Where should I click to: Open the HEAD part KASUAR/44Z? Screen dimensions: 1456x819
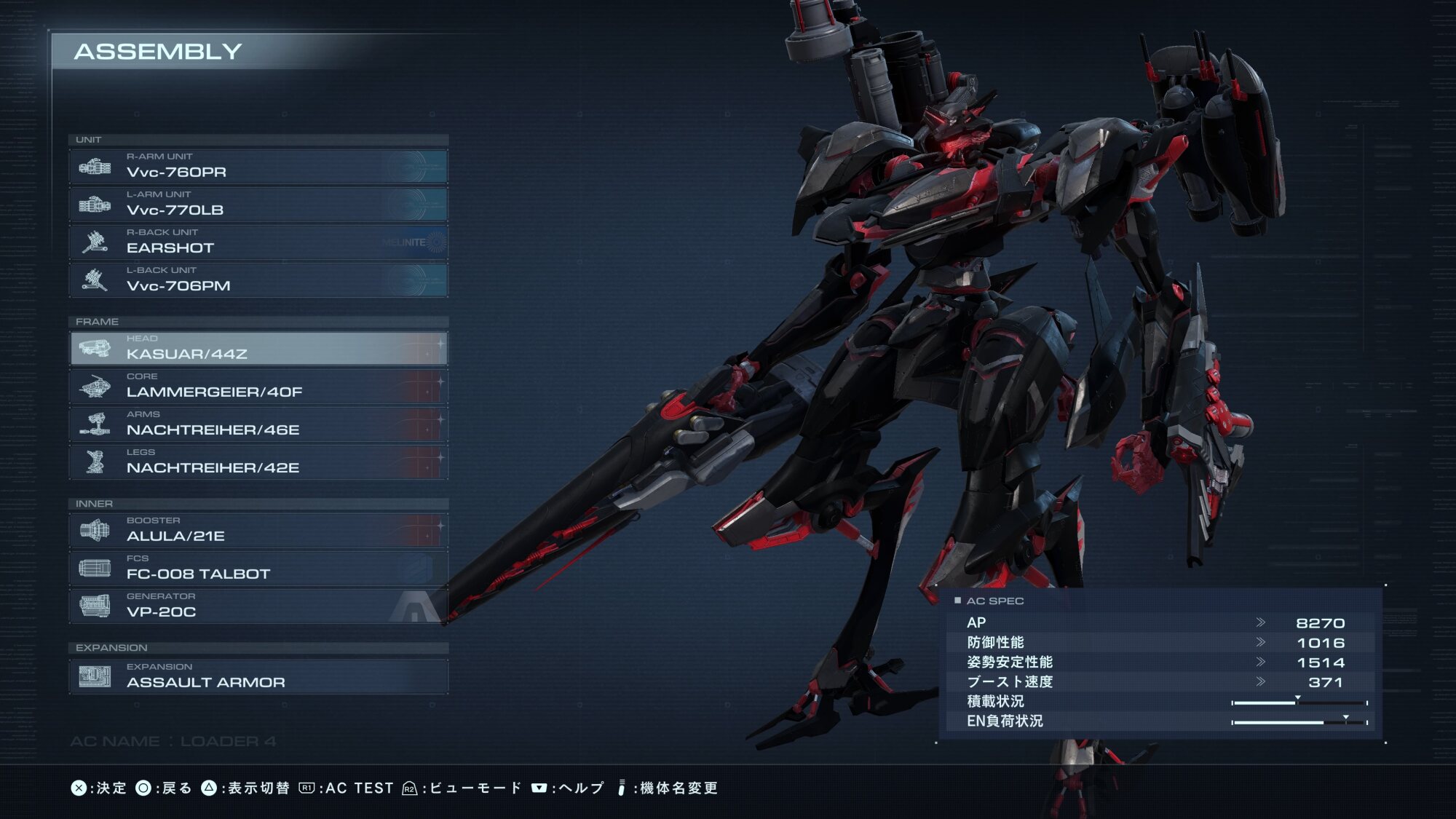pyautogui.click(x=258, y=348)
